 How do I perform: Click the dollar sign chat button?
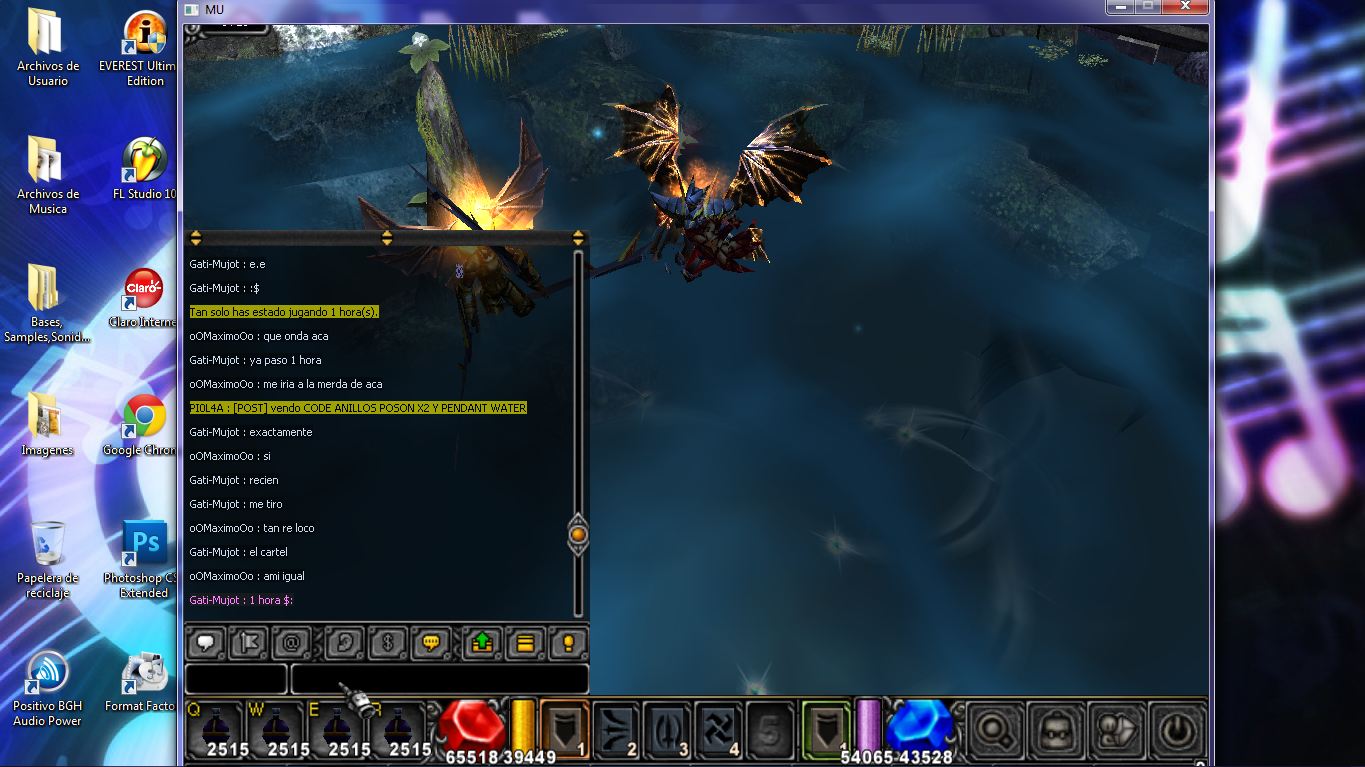(387, 643)
